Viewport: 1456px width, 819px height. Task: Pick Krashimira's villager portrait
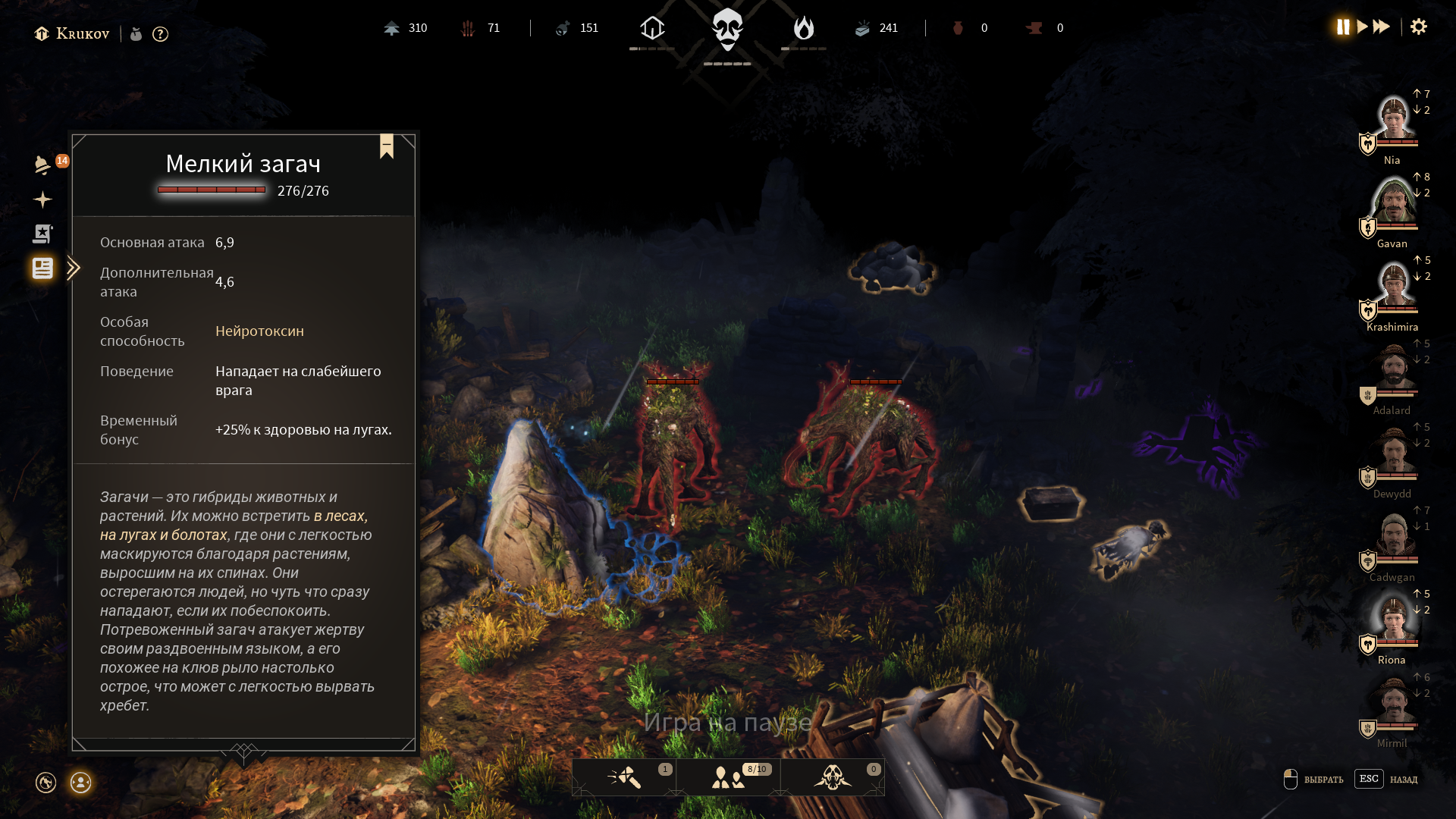(x=1393, y=286)
